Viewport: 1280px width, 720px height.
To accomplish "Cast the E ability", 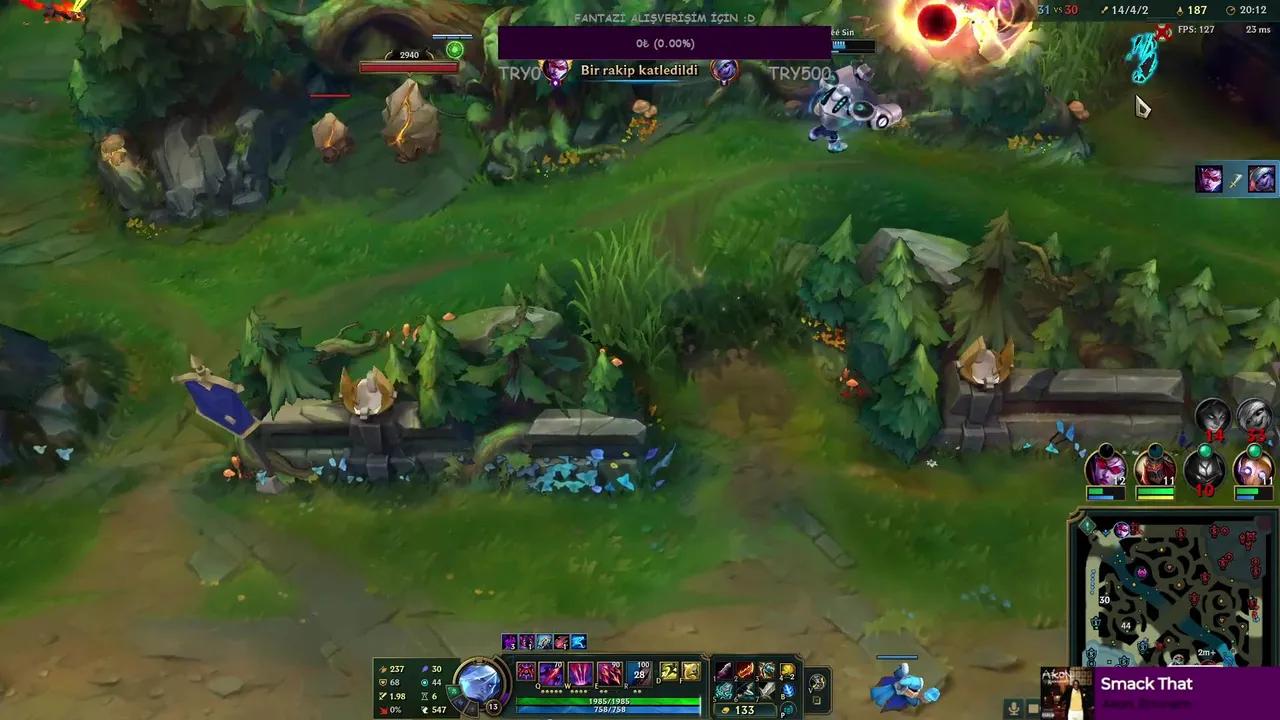I will (607, 673).
